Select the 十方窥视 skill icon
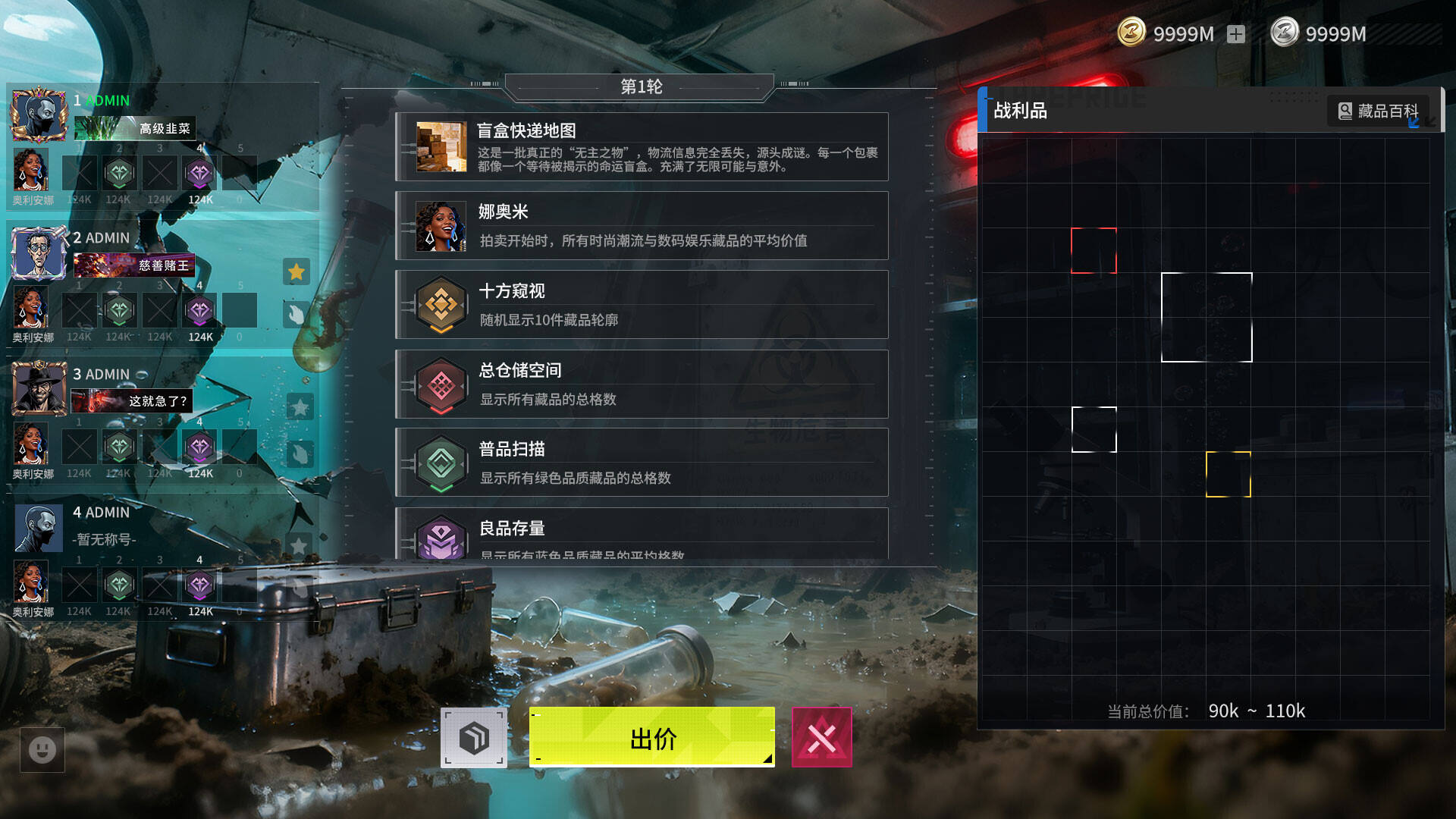Image resolution: width=1456 pixels, height=819 pixels. (442, 303)
